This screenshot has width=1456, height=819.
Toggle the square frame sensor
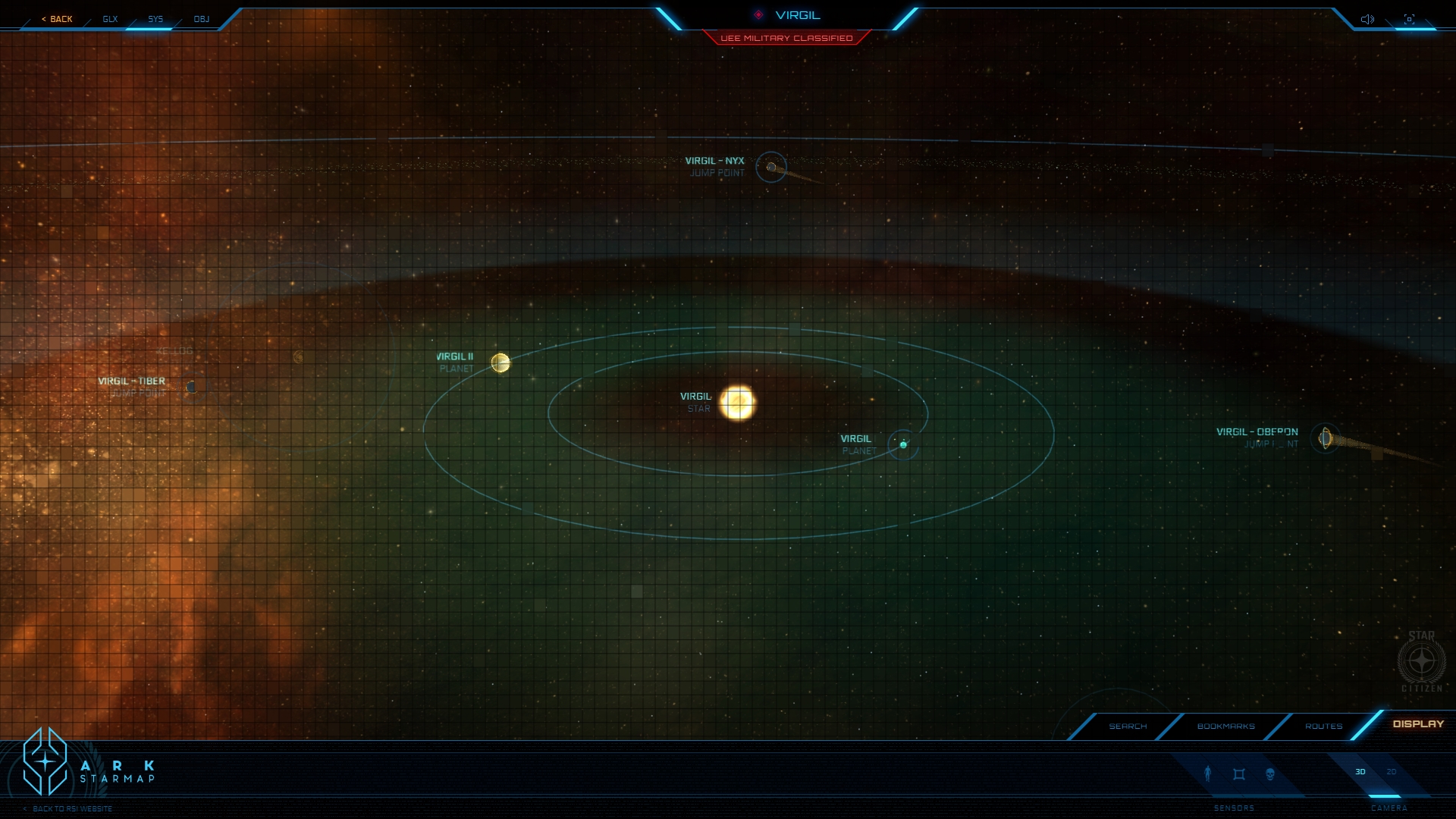(1239, 774)
